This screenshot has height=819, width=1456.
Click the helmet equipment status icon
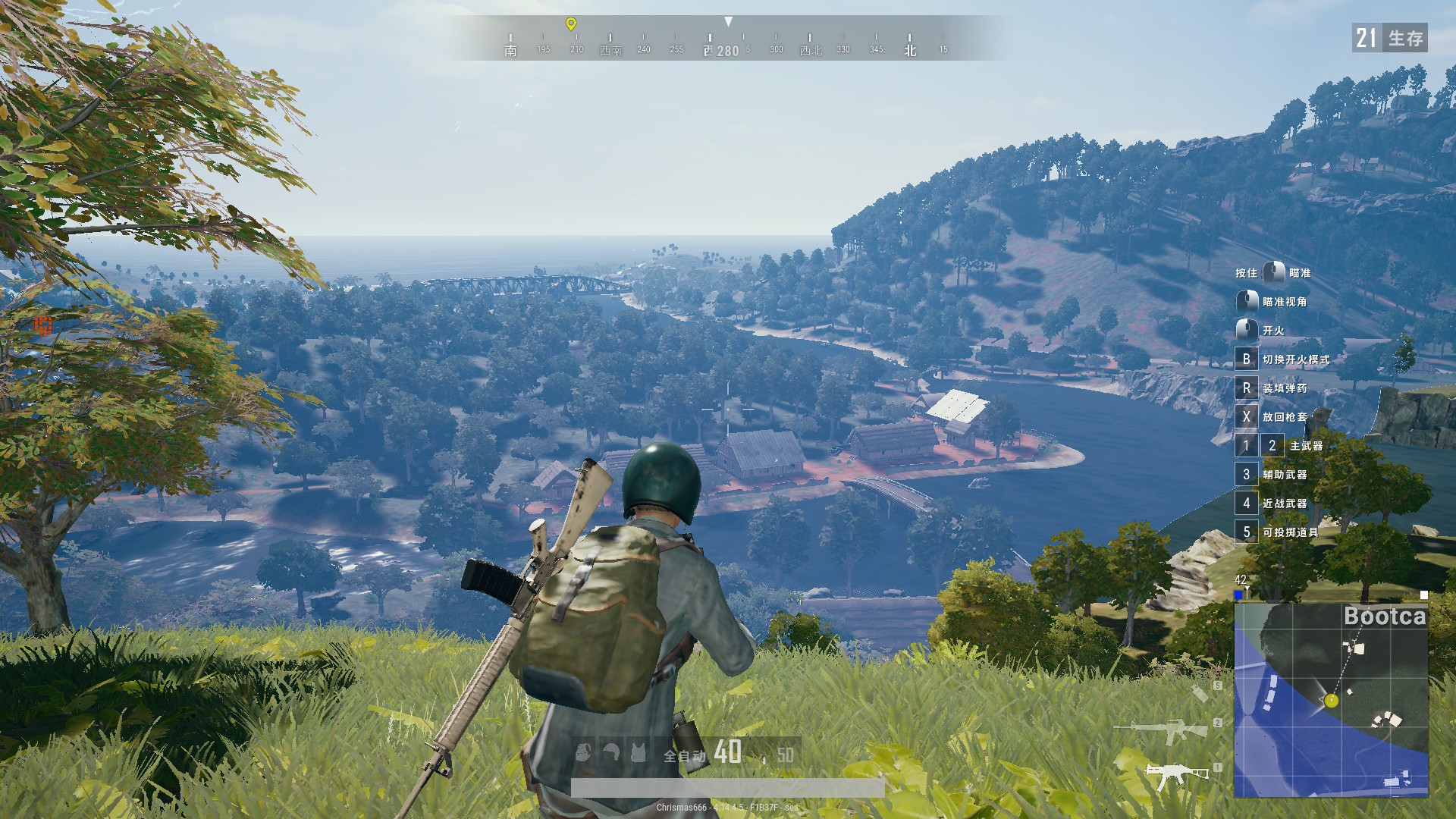pos(611,752)
